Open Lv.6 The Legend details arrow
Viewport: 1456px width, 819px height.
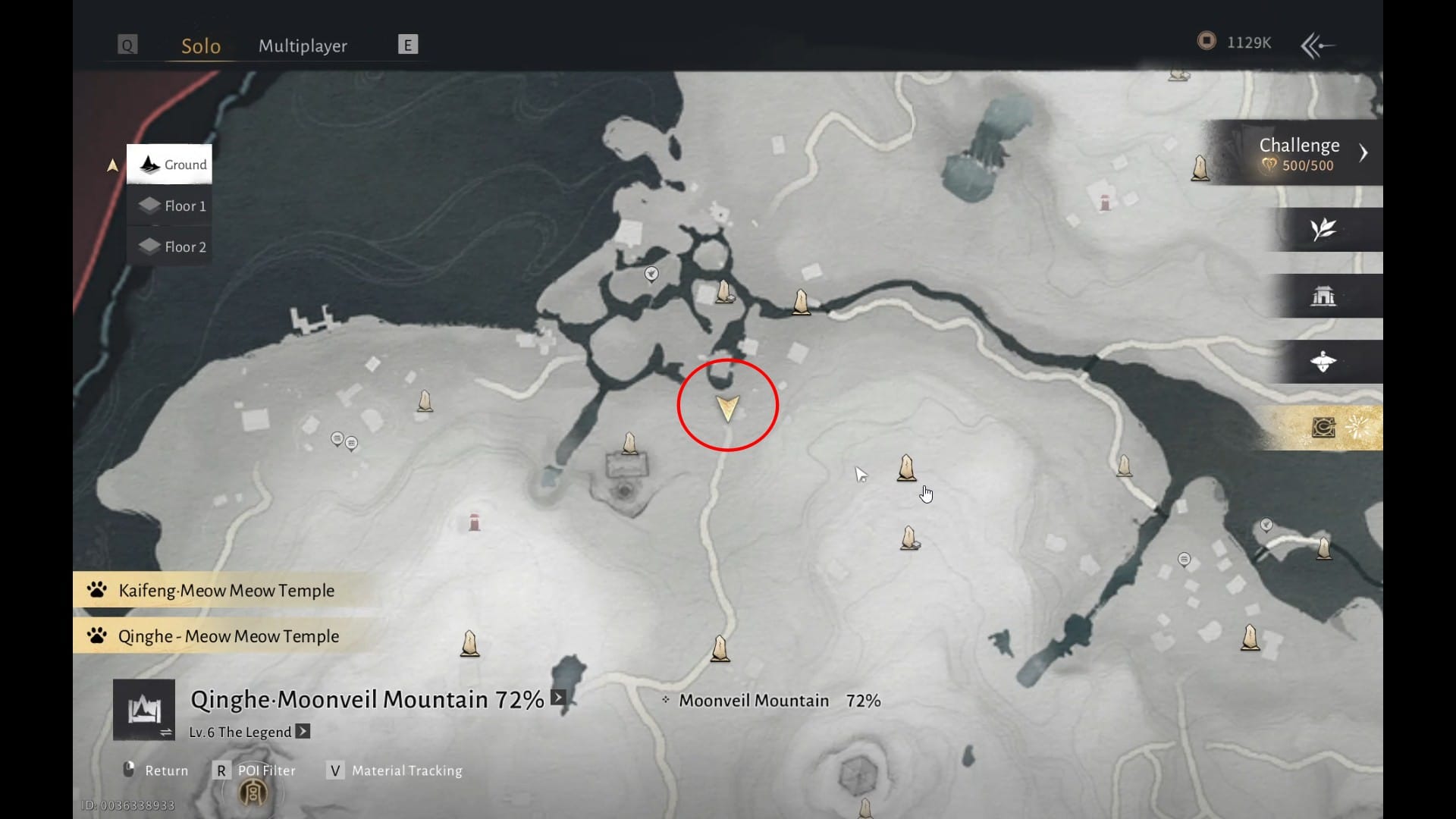[303, 731]
